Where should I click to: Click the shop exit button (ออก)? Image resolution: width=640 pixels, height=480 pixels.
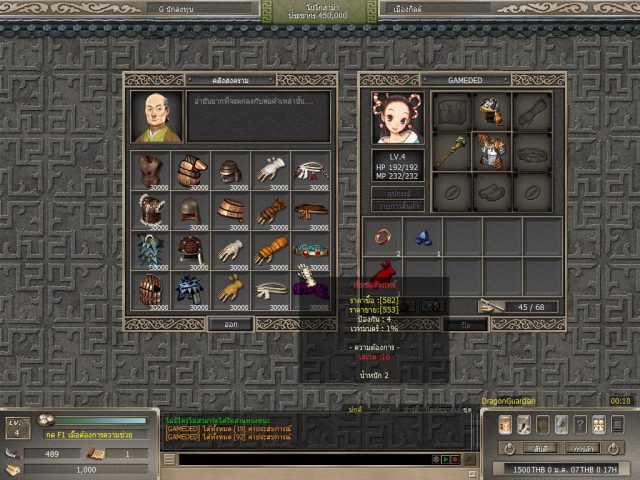point(230,324)
